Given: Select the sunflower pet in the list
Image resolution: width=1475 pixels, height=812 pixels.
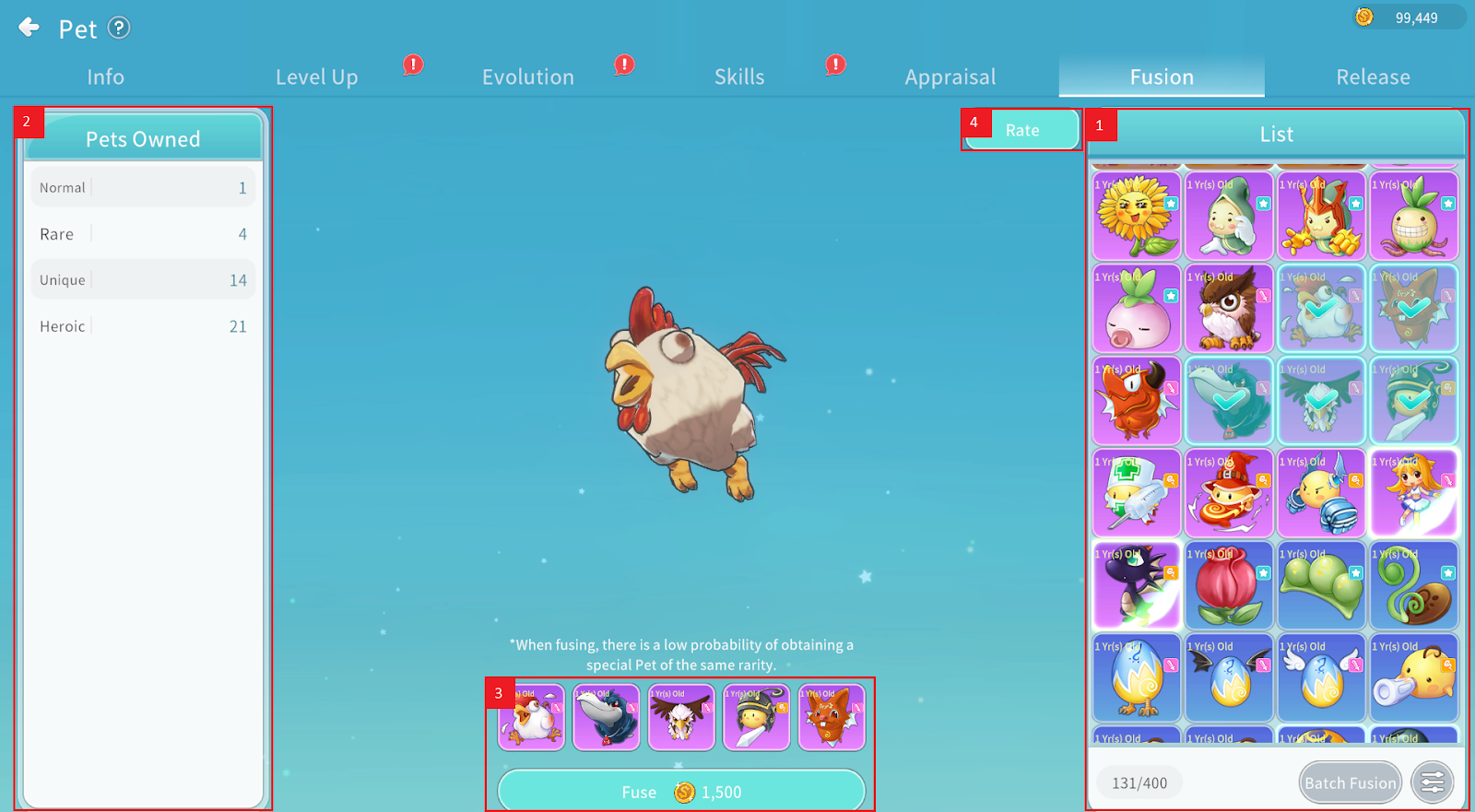Looking at the screenshot, I should 1137,217.
